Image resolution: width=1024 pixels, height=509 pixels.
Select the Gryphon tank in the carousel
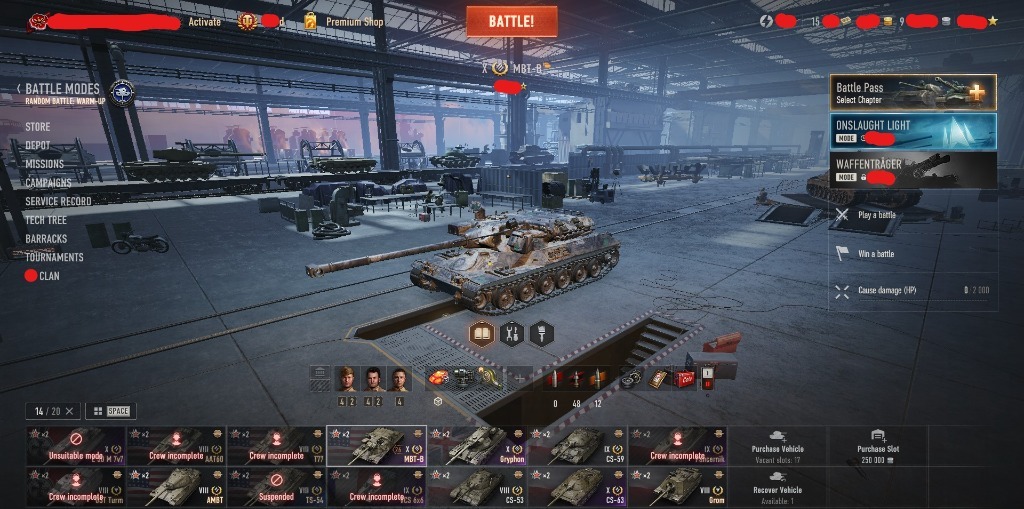pos(477,446)
